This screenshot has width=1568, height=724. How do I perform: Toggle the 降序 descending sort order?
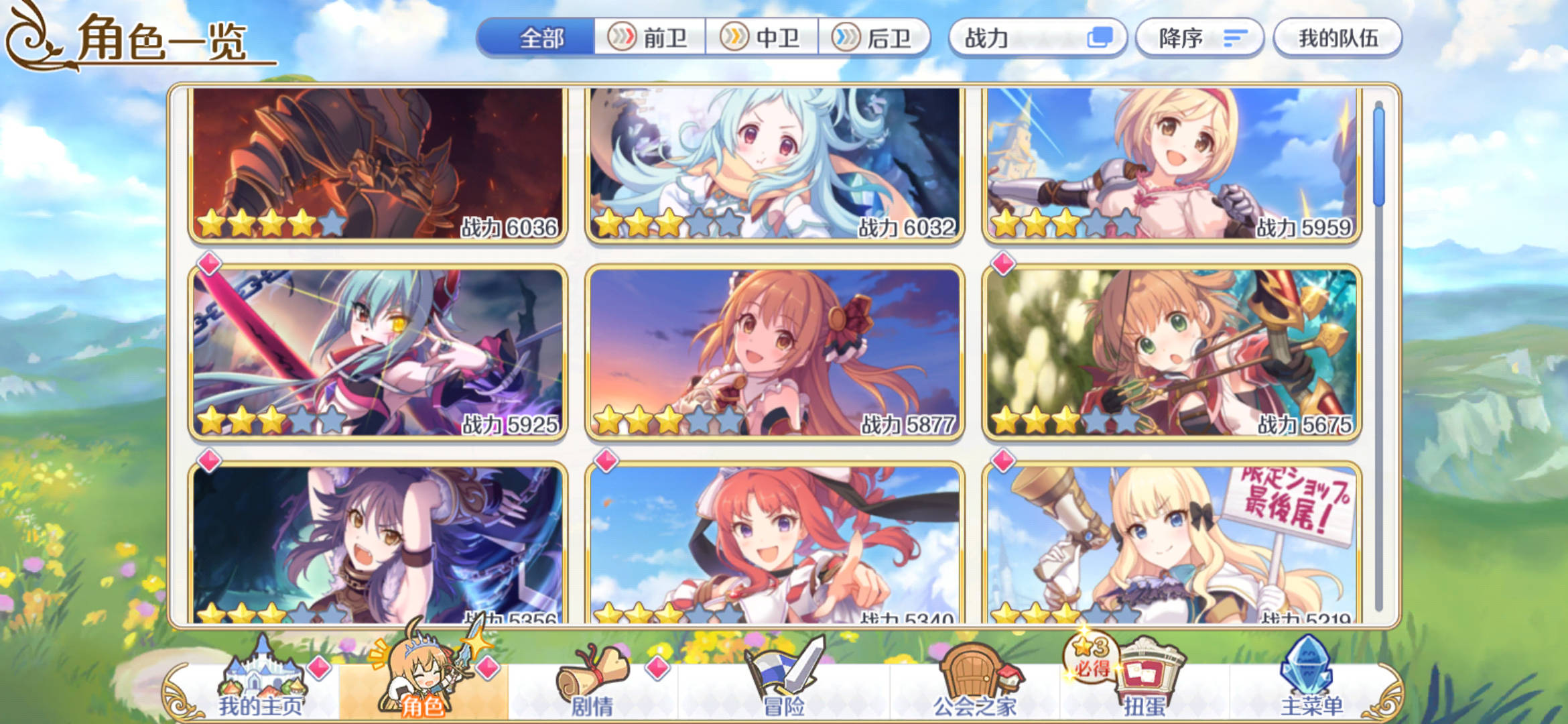coord(1199,38)
